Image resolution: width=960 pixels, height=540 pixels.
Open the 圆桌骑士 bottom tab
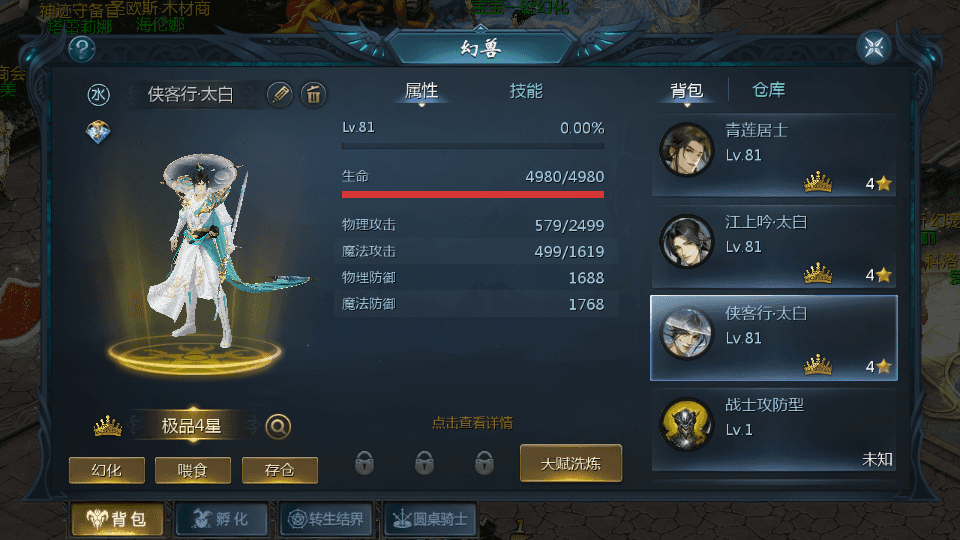click(x=431, y=519)
